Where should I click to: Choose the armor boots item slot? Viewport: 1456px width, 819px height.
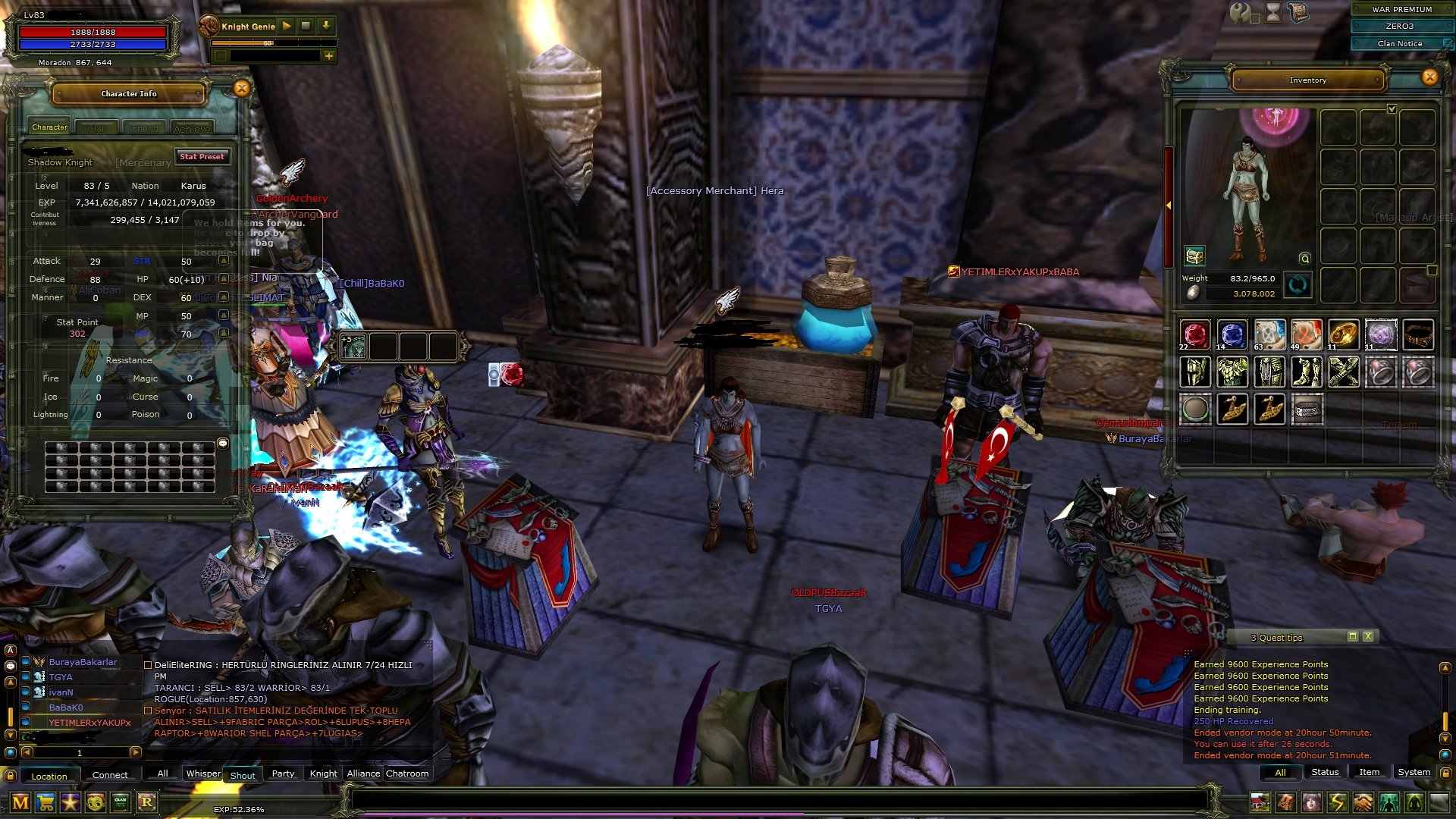coord(1306,372)
